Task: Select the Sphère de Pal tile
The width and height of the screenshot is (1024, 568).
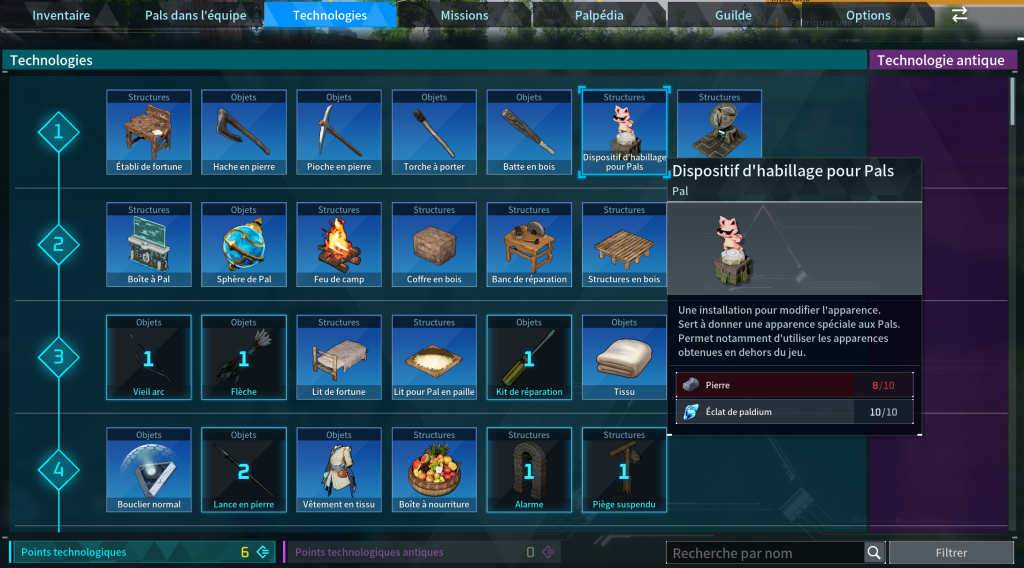Action: click(x=244, y=245)
